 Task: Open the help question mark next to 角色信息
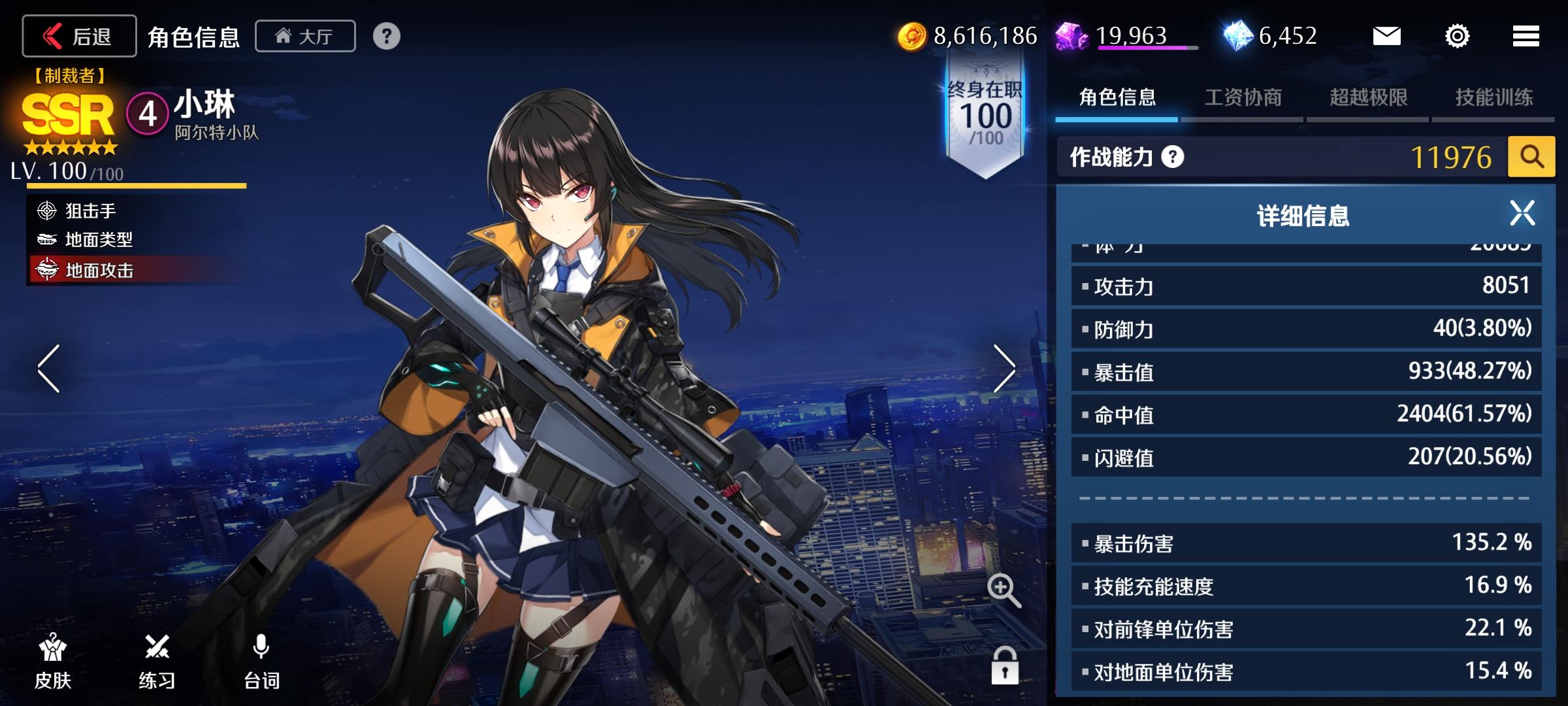click(386, 36)
